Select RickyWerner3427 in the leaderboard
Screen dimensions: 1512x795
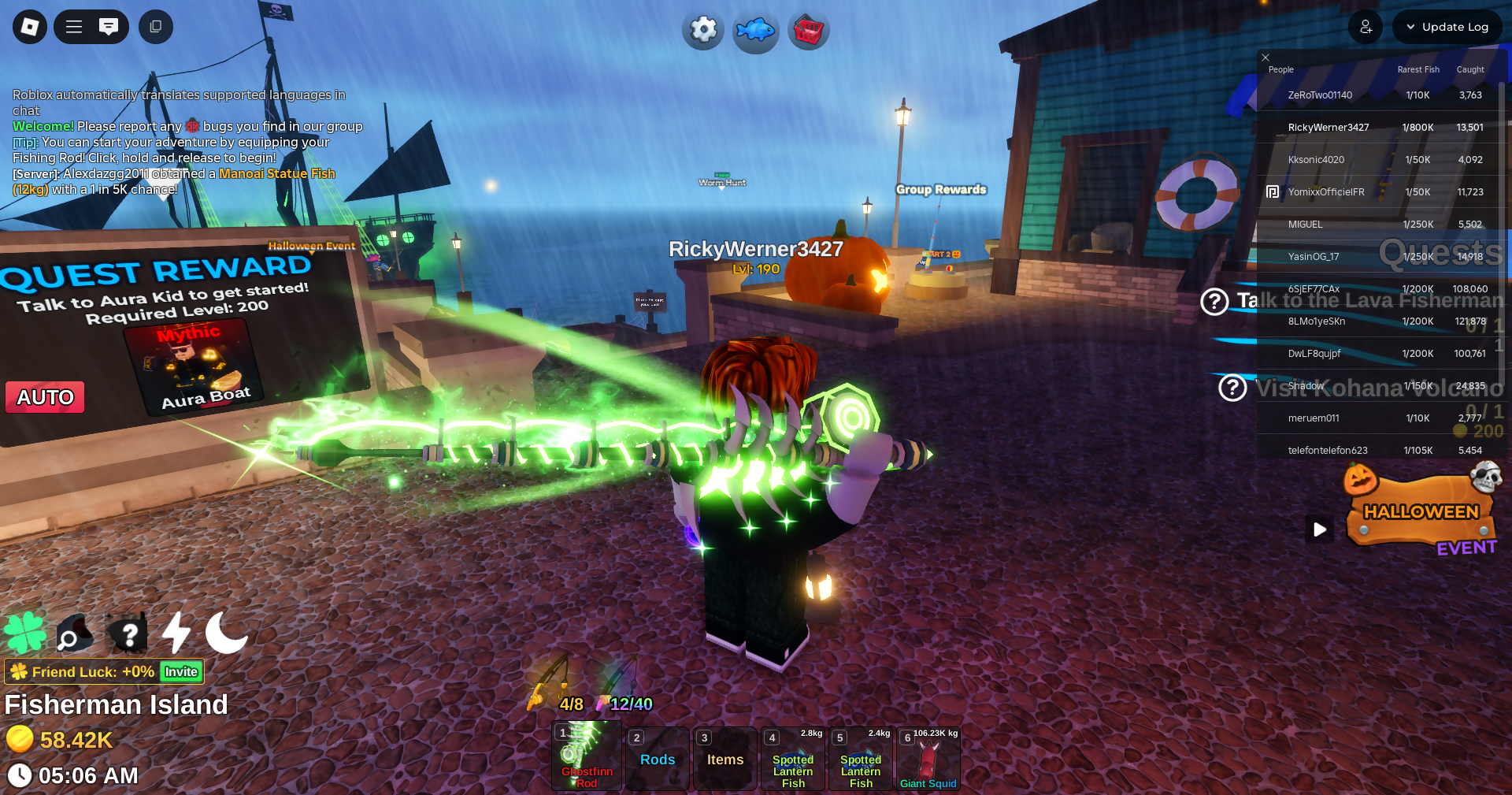click(x=1329, y=128)
